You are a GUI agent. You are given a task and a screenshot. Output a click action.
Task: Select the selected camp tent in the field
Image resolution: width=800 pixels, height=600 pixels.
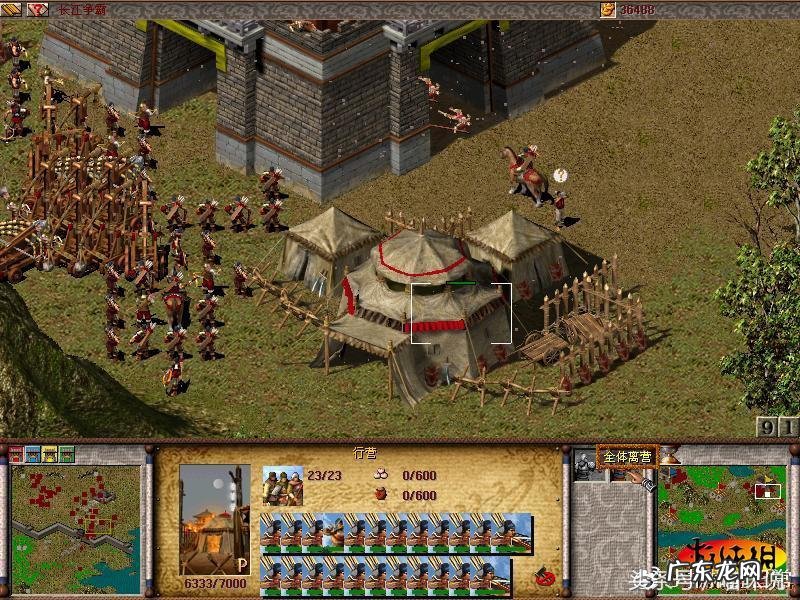pos(460,312)
